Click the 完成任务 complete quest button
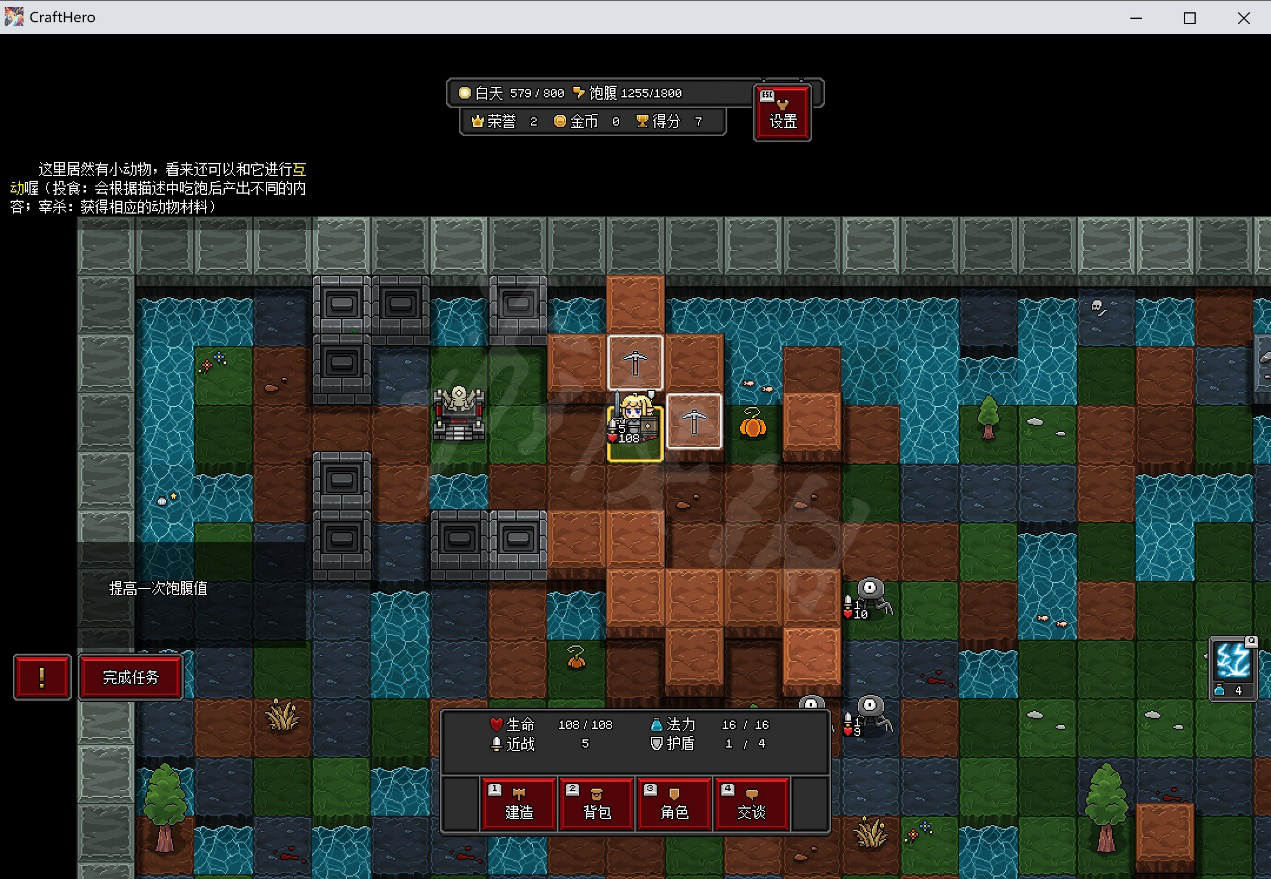The image size is (1271, 879). (131, 677)
